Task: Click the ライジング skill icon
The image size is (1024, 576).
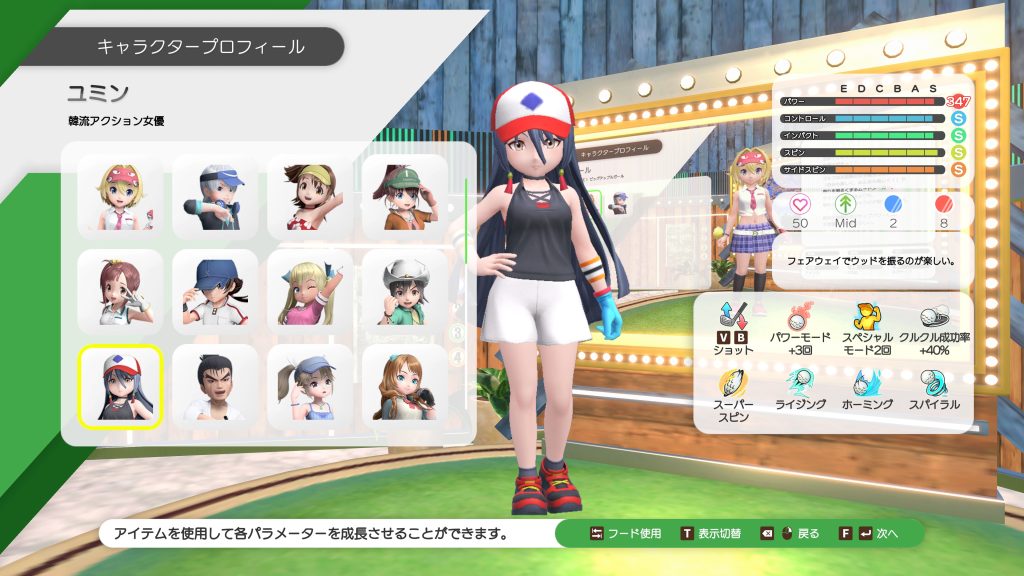Action: [x=798, y=382]
